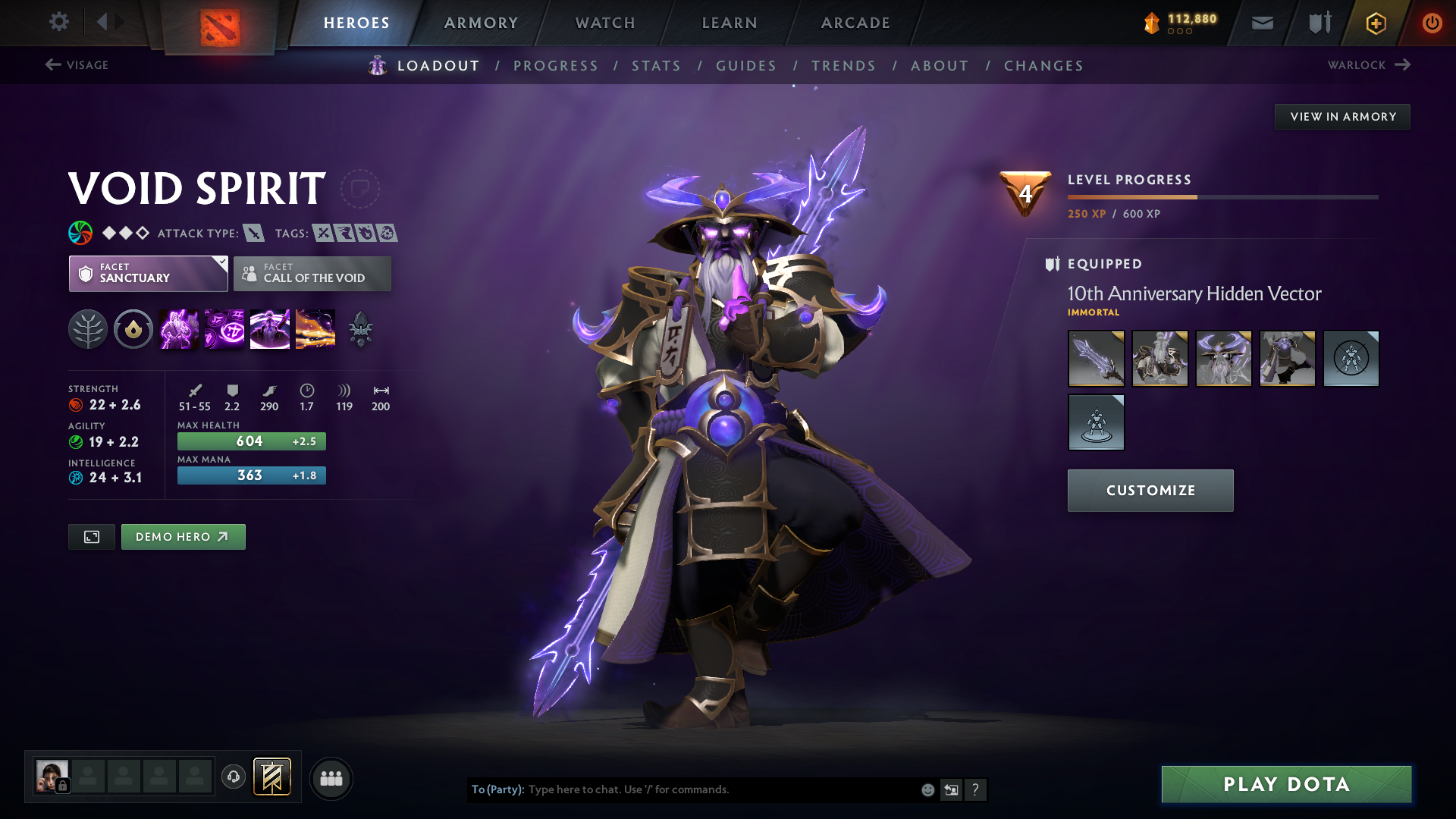
Task: Open the Aether Remnant ability icon
Action: tap(178, 328)
